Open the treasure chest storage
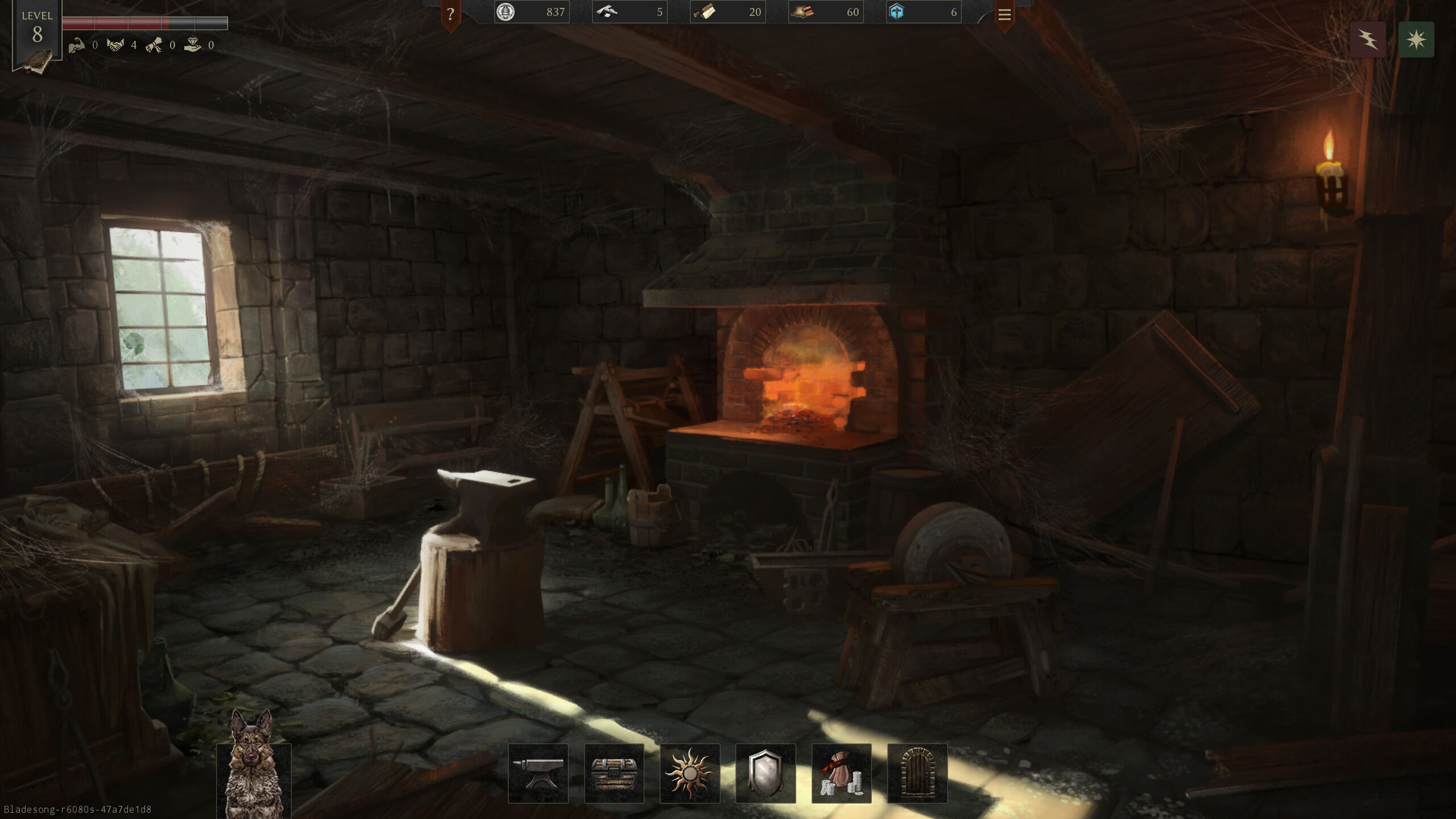 coord(614,773)
